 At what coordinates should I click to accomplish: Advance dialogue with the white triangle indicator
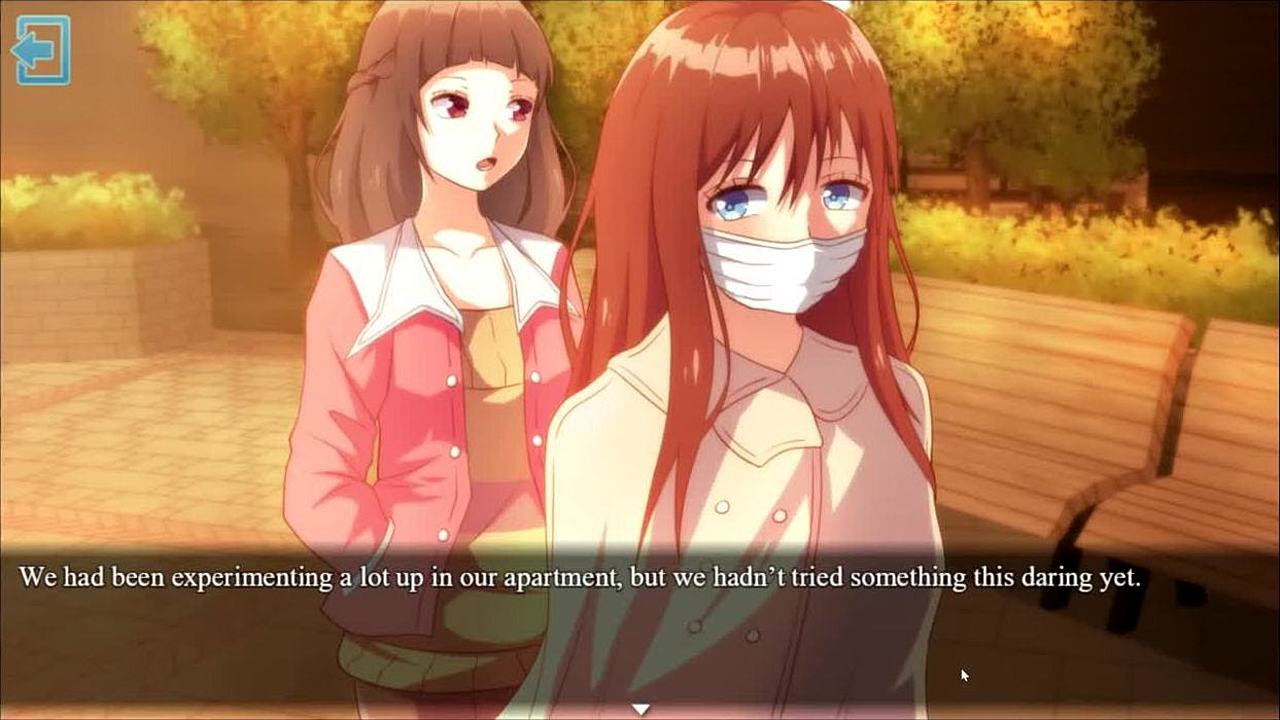[640, 709]
